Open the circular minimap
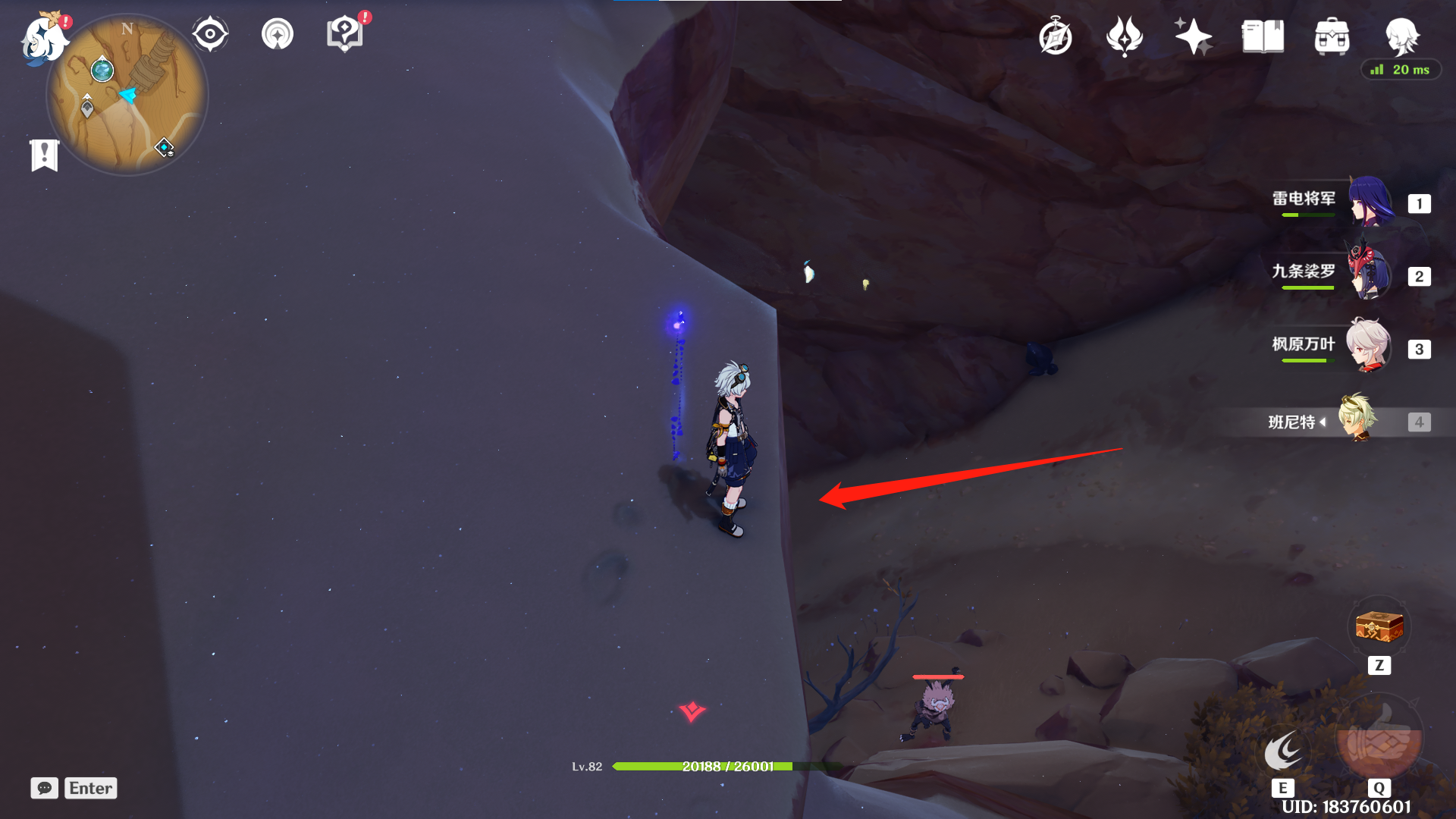The image size is (1456, 819). 127,96
